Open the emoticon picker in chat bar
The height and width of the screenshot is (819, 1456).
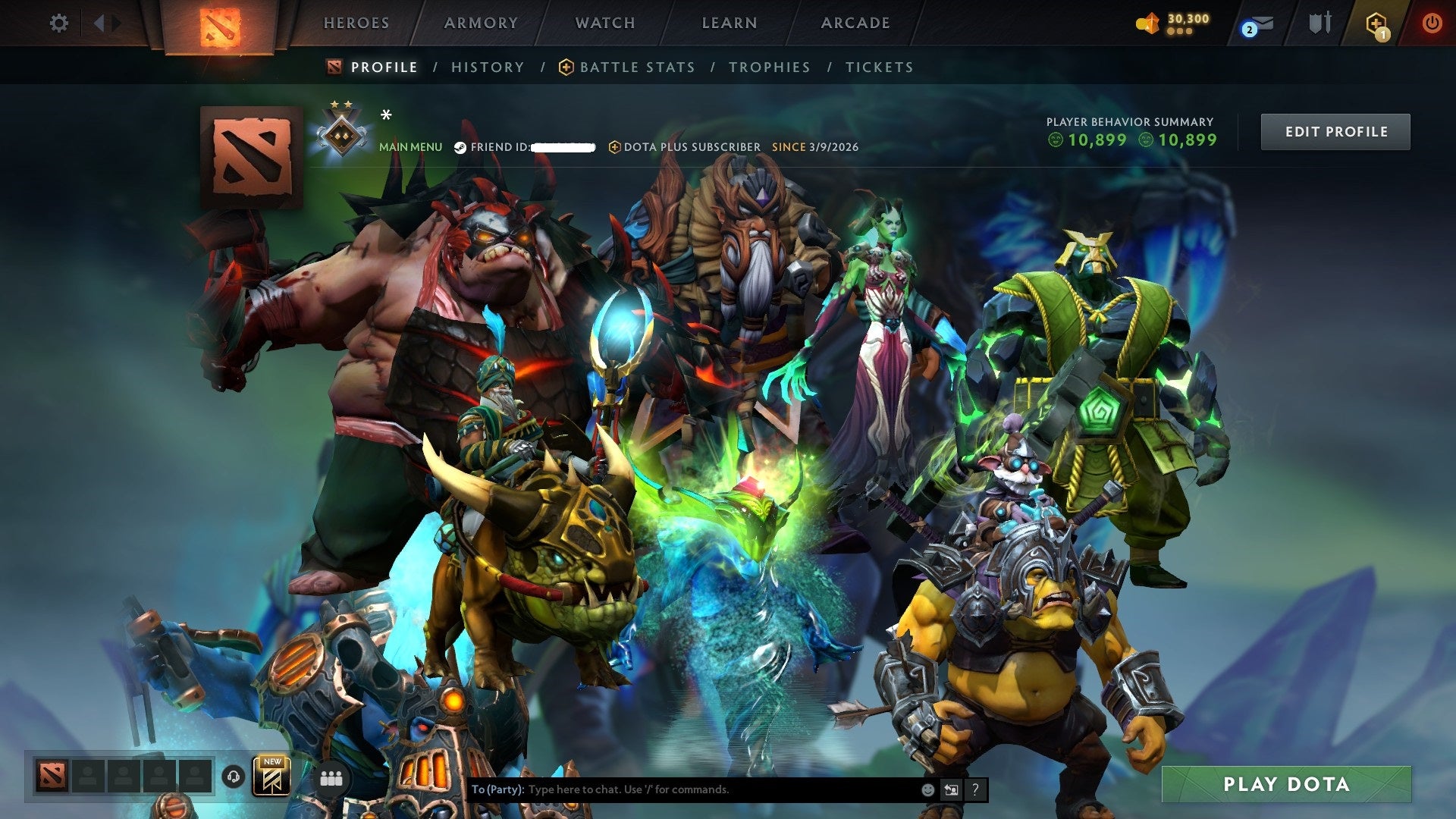tap(929, 789)
